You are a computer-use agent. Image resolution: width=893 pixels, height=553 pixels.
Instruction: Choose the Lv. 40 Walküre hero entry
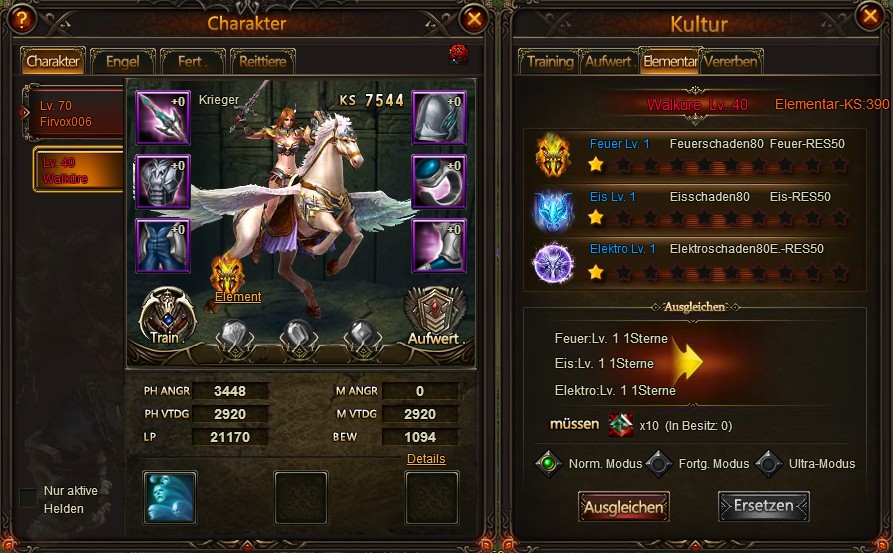pyautogui.click(x=78, y=170)
